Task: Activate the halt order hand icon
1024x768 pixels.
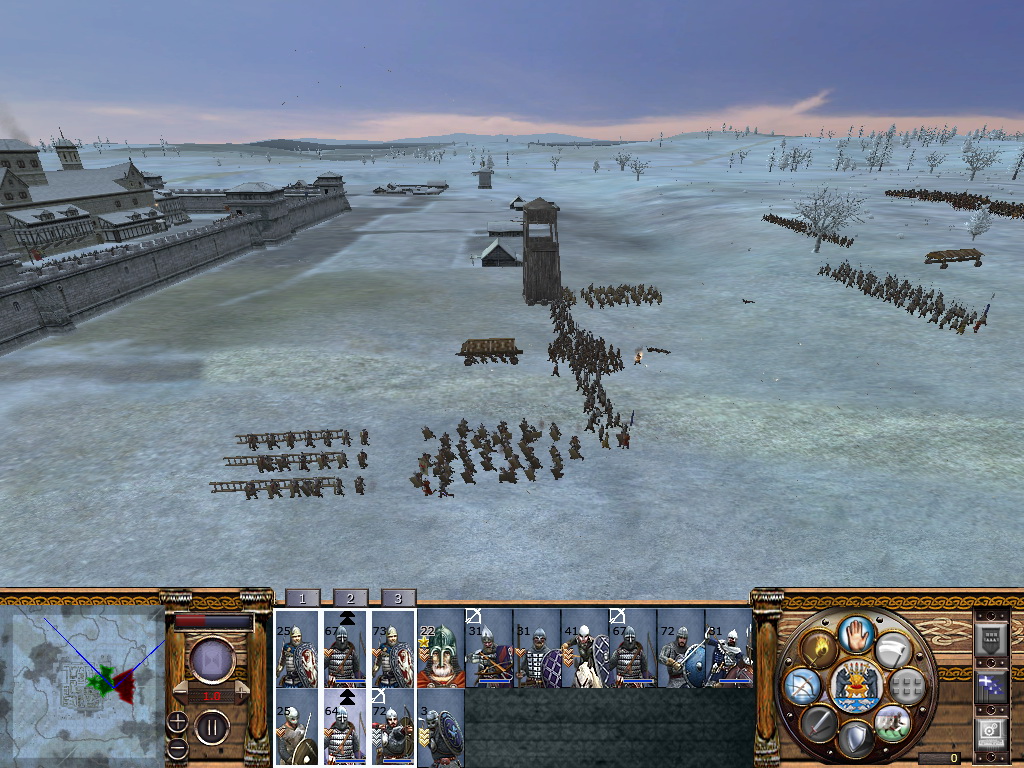Action: (855, 633)
